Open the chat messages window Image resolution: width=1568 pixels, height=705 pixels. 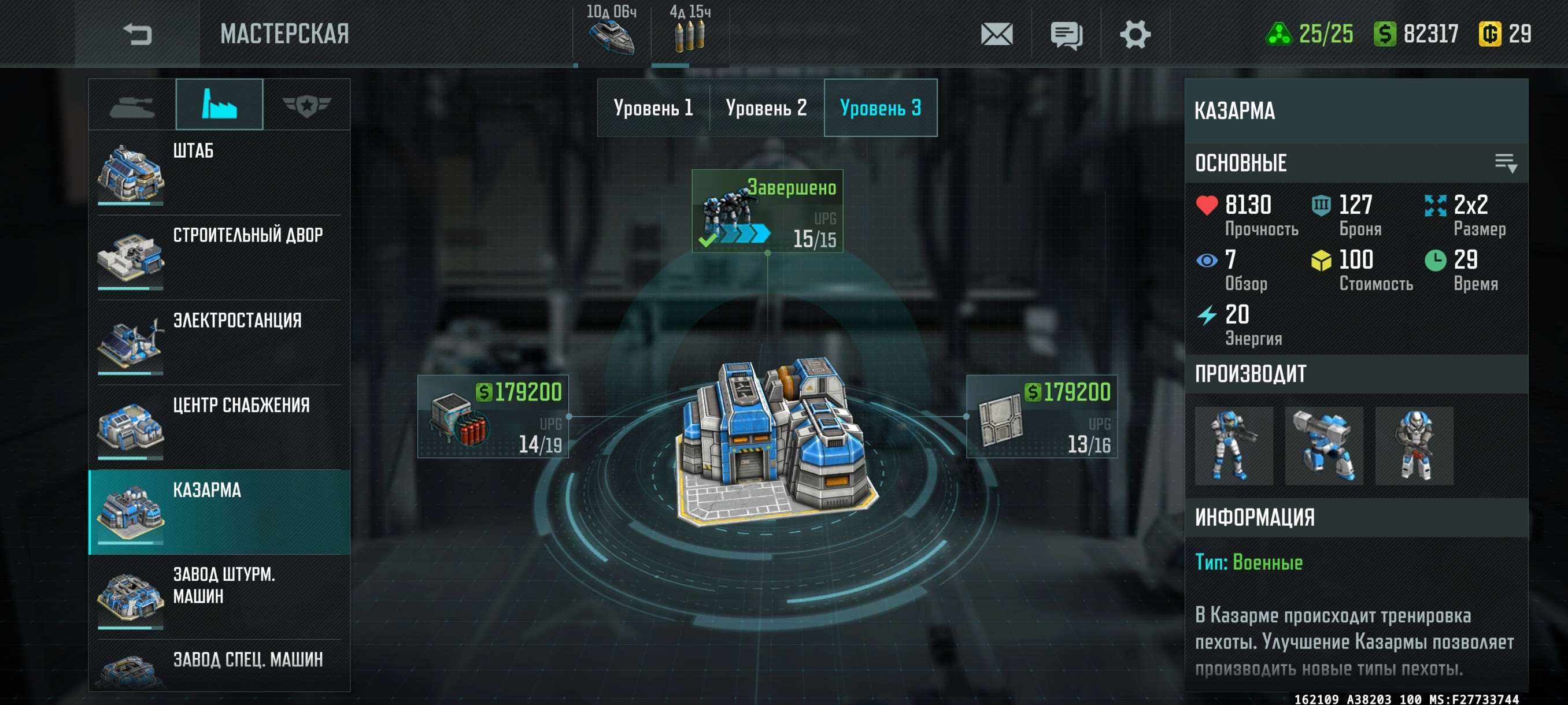1066,34
